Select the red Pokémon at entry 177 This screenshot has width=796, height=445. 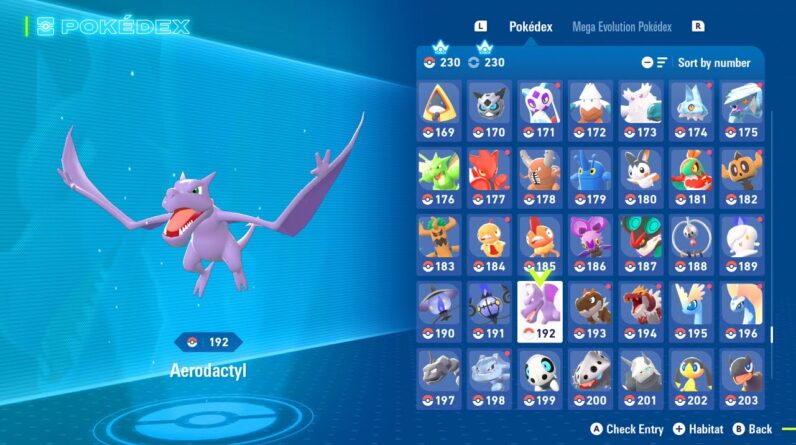point(489,176)
